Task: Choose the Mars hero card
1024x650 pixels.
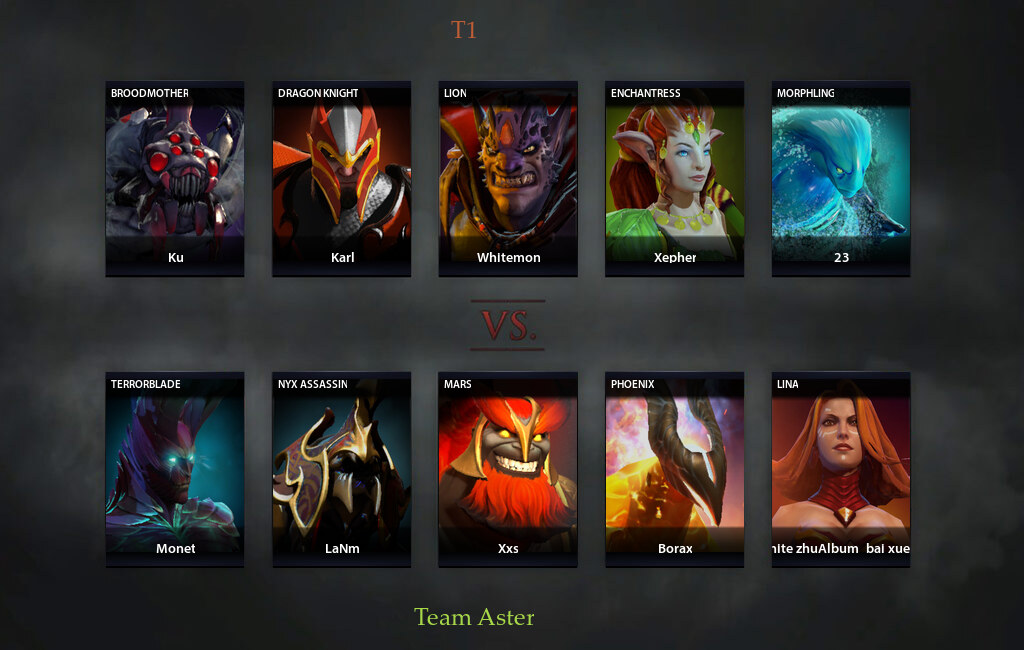Action: coord(508,469)
